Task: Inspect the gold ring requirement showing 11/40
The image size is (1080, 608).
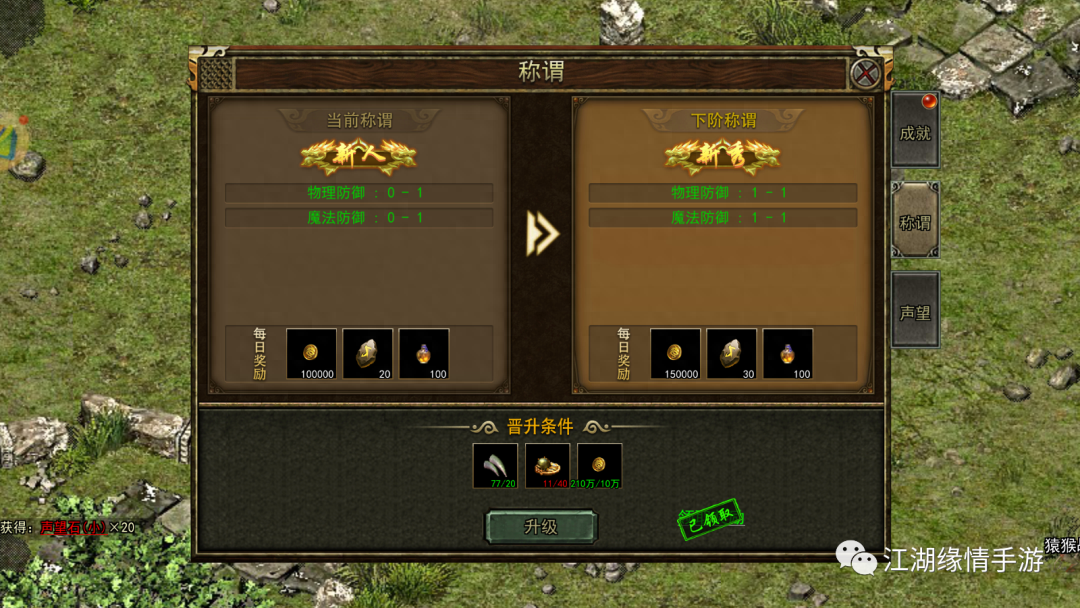Action: point(548,466)
